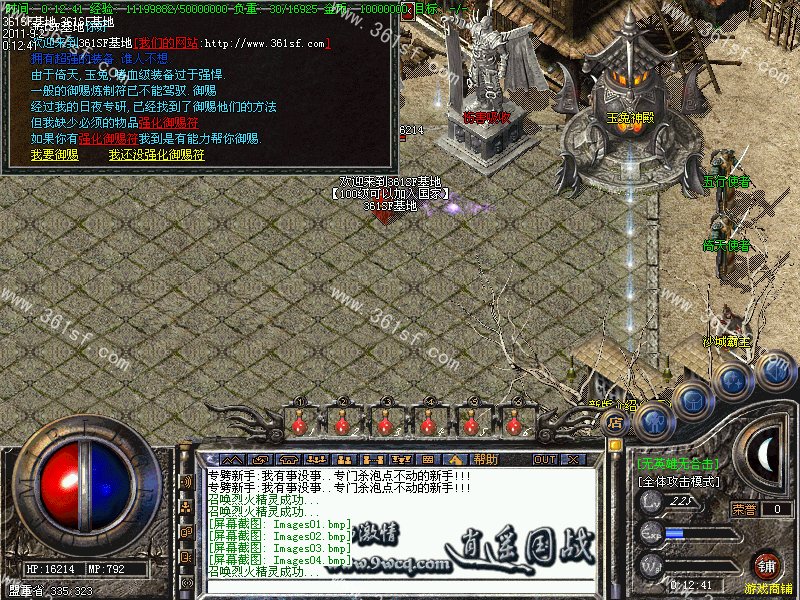Select the 我还没强化御赐符 reply
Screen dimensions: 800x600
[156, 156]
